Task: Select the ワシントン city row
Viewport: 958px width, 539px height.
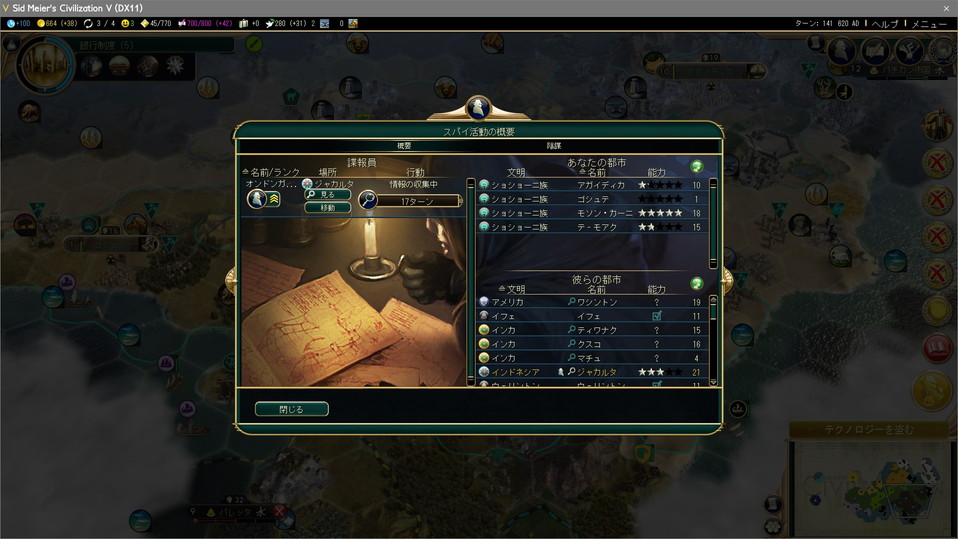Action: 595,302
